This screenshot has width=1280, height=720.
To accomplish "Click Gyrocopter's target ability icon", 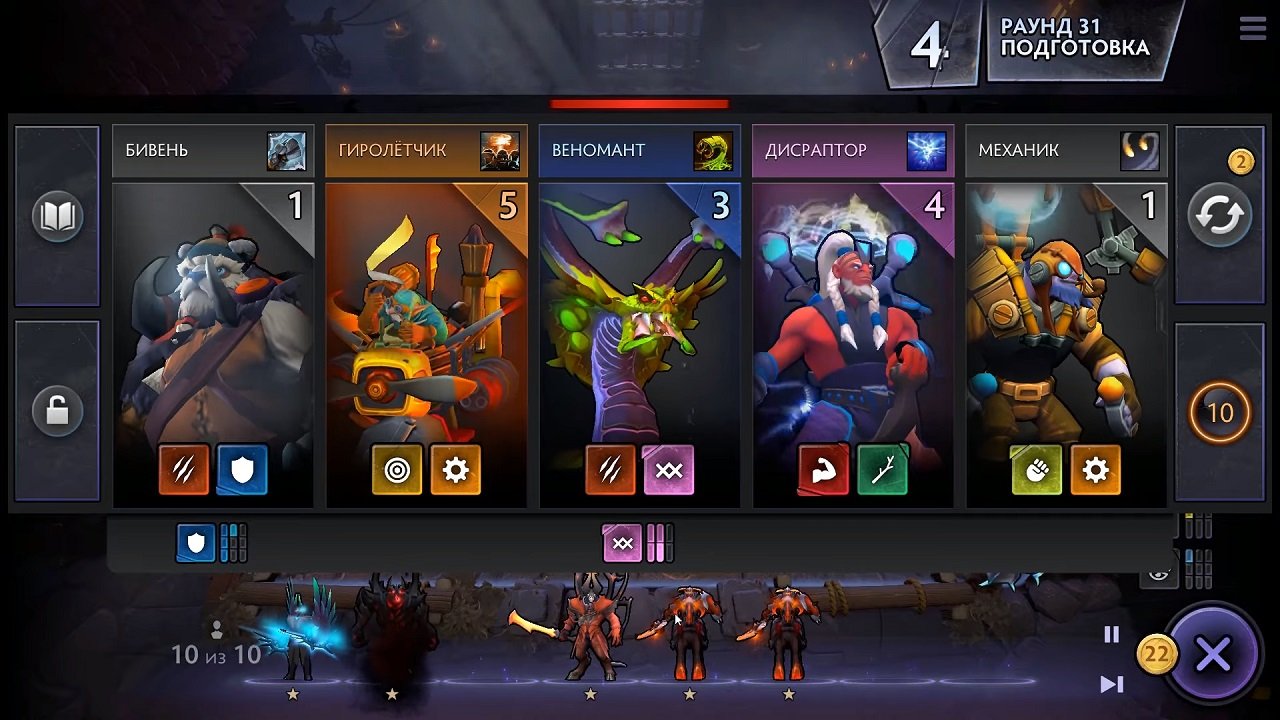I will (398, 469).
